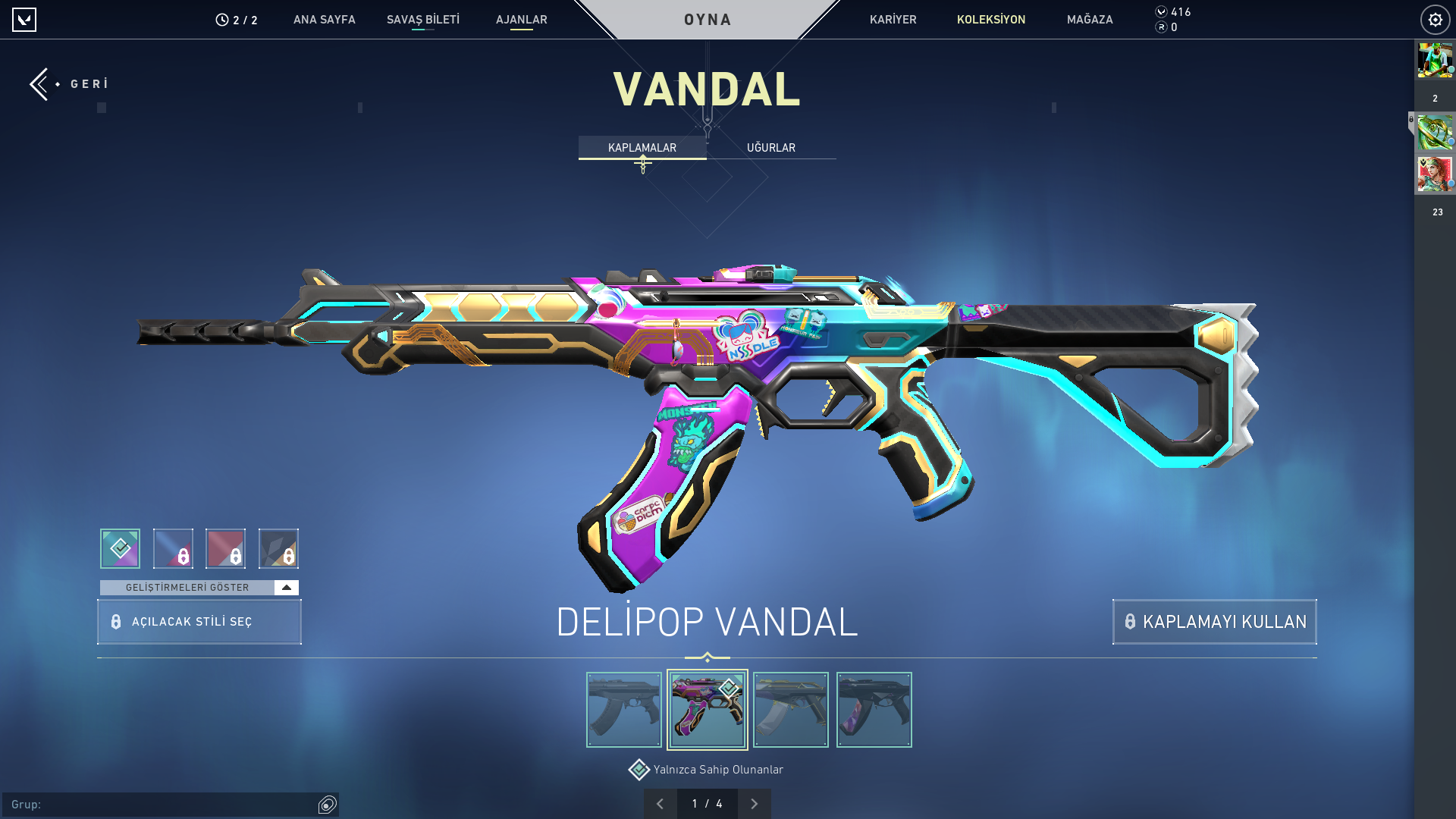This screenshot has height=819, width=1456.
Task: Choose the Delipop Vandal skin thumbnail
Action: pyautogui.click(x=707, y=710)
